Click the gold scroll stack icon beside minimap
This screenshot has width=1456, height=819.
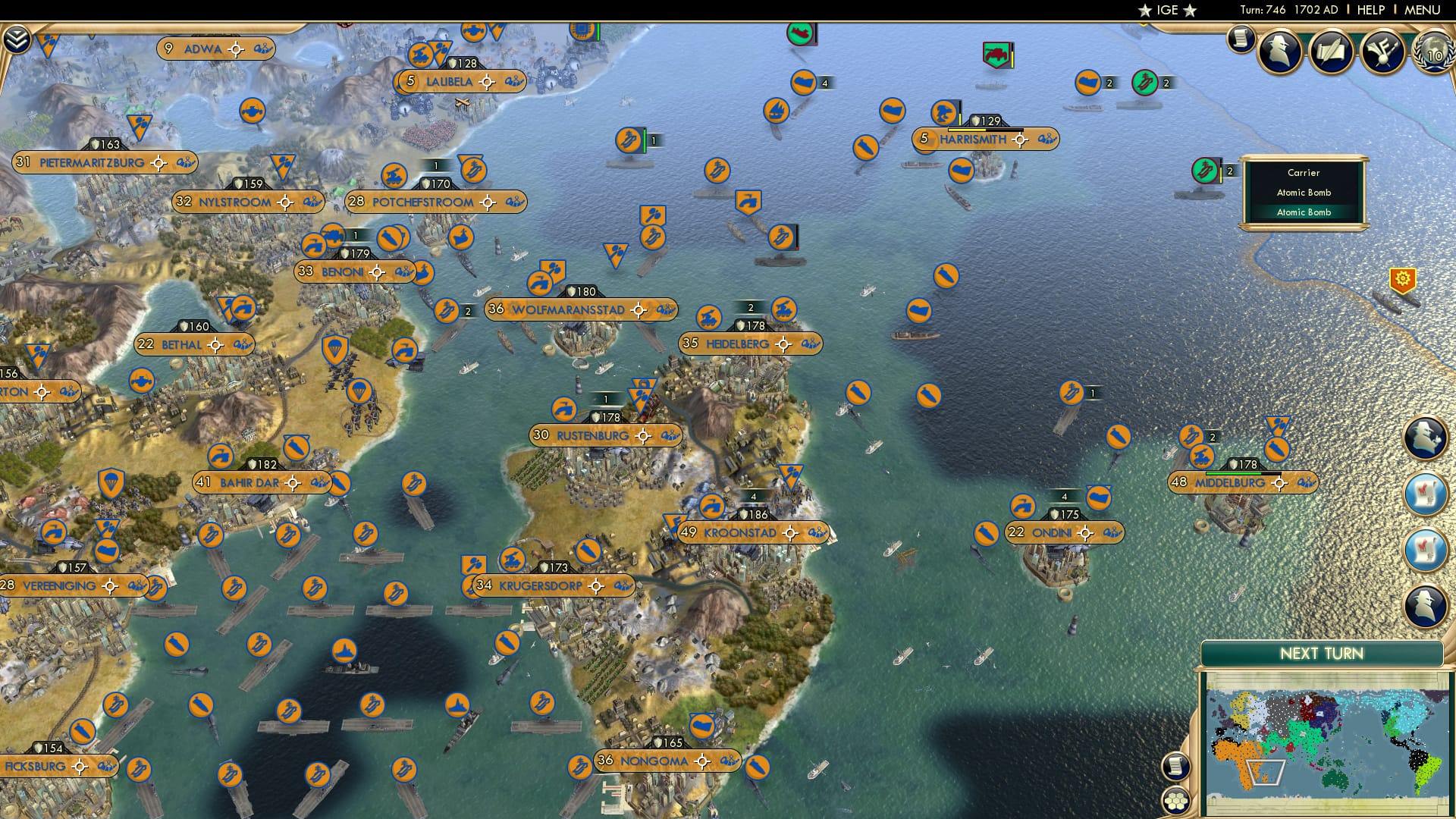(x=1175, y=766)
